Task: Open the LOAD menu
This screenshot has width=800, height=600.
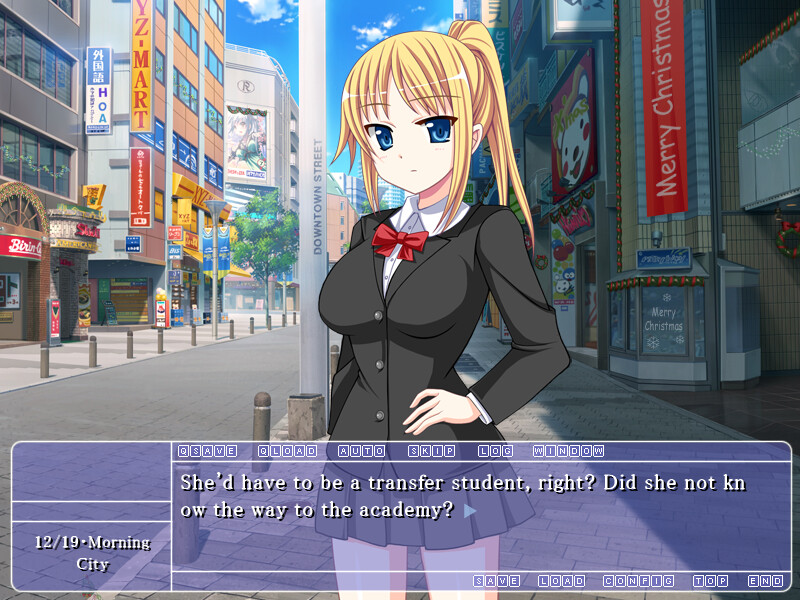Action: pyautogui.click(x=561, y=581)
